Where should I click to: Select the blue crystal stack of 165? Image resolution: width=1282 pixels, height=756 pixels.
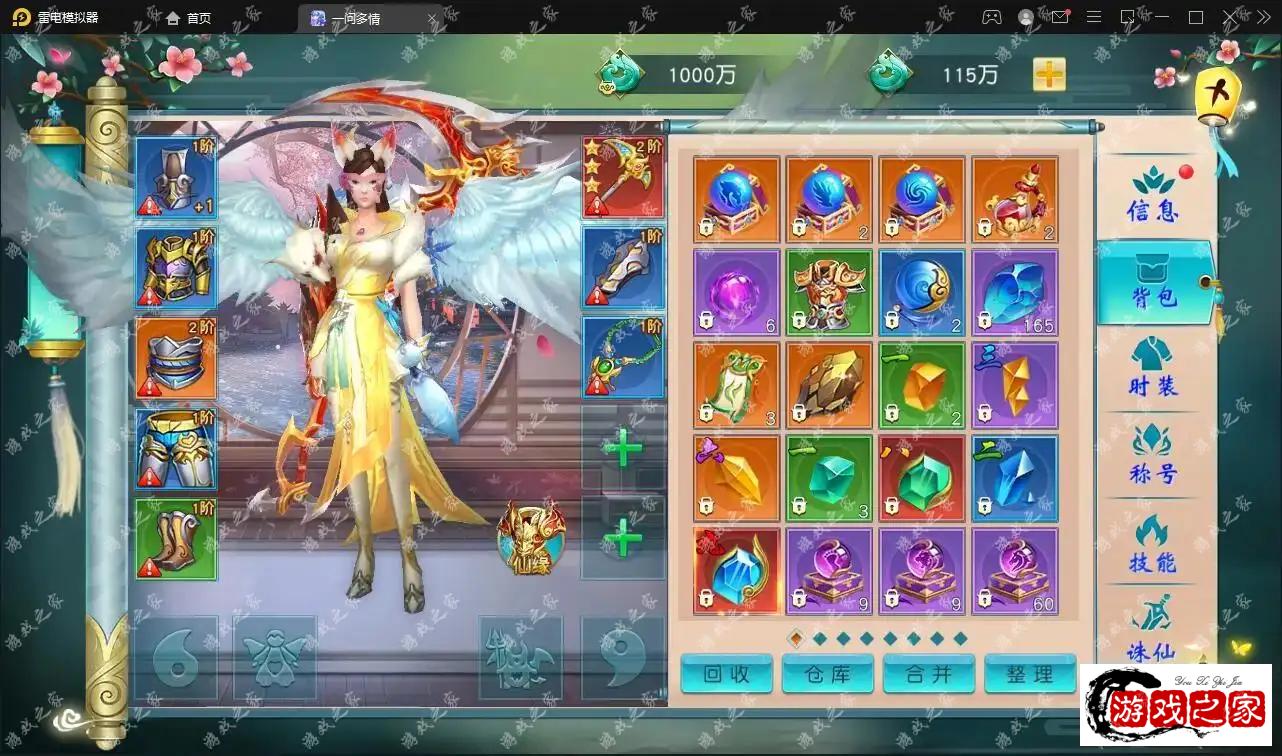tap(1015, 292)
